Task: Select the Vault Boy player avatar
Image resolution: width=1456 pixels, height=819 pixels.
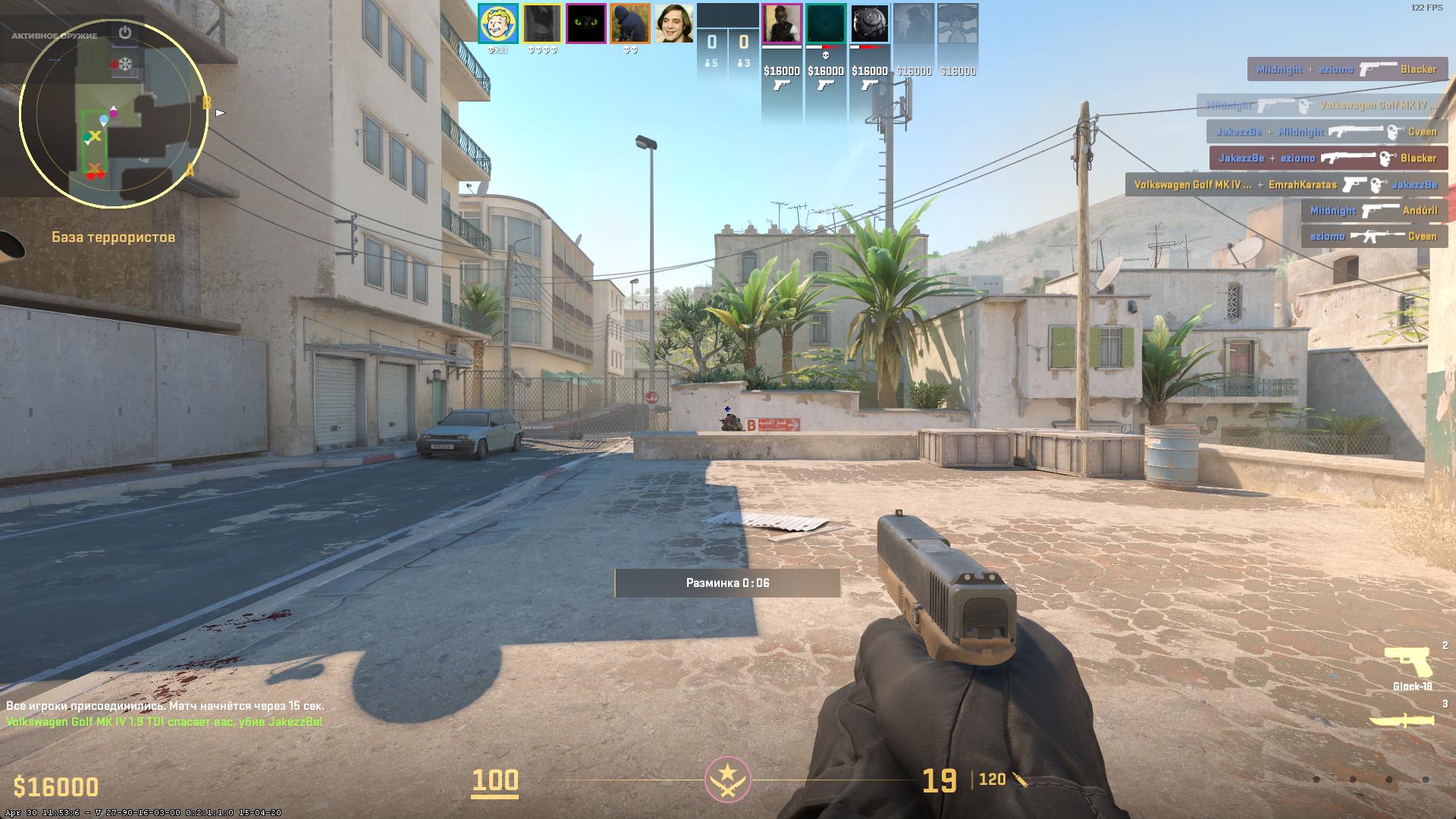Action: (498, 24)
